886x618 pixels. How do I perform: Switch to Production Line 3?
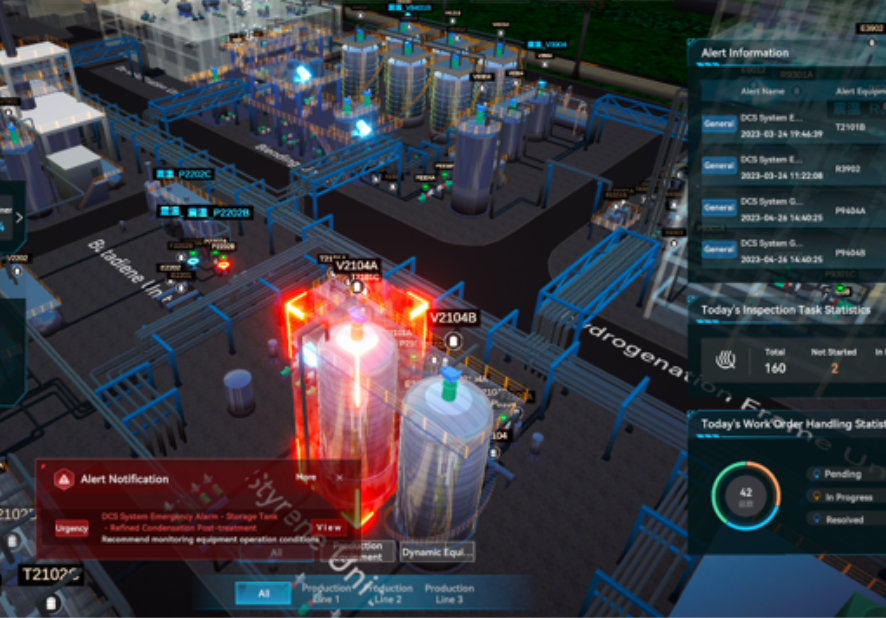[x=449, y=593]
